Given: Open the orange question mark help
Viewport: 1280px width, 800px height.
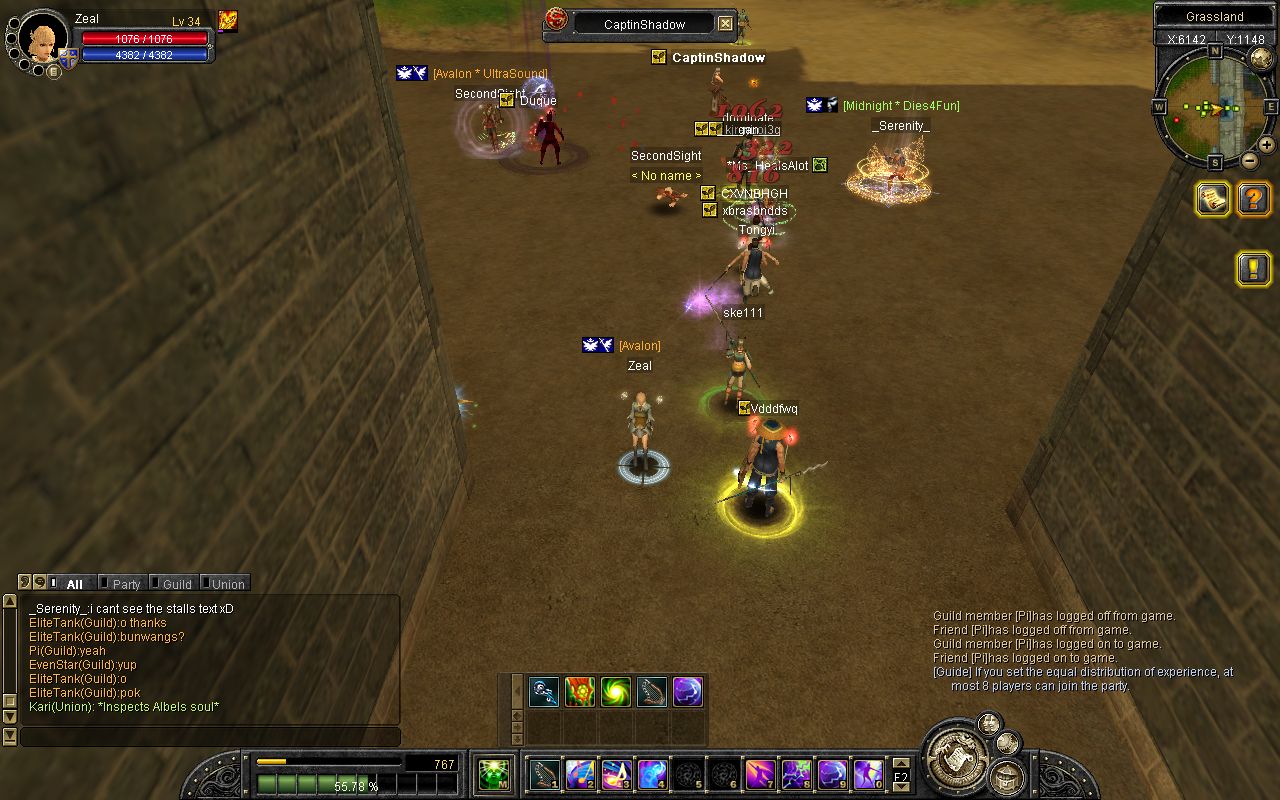Looking at the screenshot, I should [1254, 199].
